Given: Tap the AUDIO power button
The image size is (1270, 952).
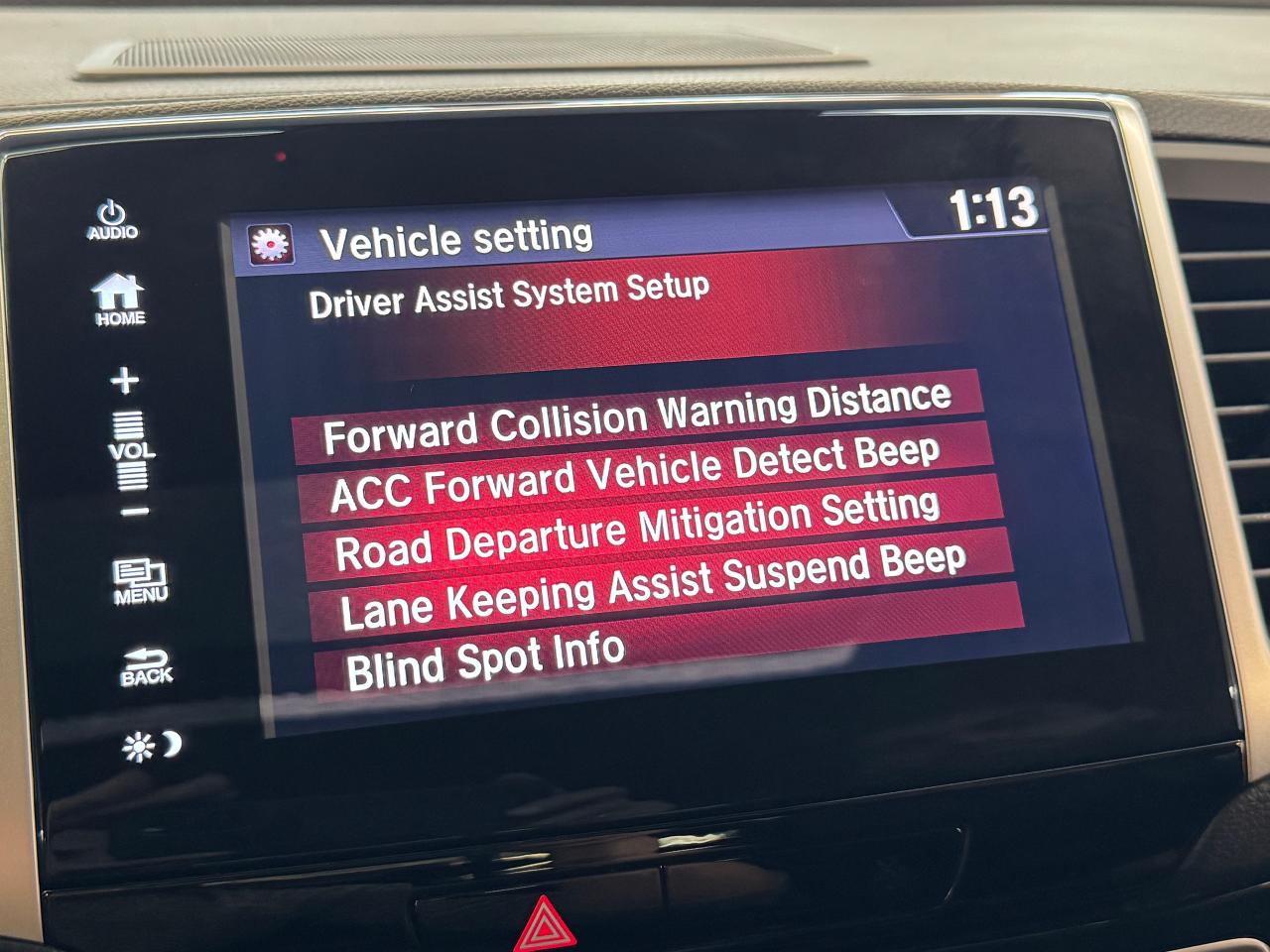Looking at the screenshot, I should [x=112, y=220].
